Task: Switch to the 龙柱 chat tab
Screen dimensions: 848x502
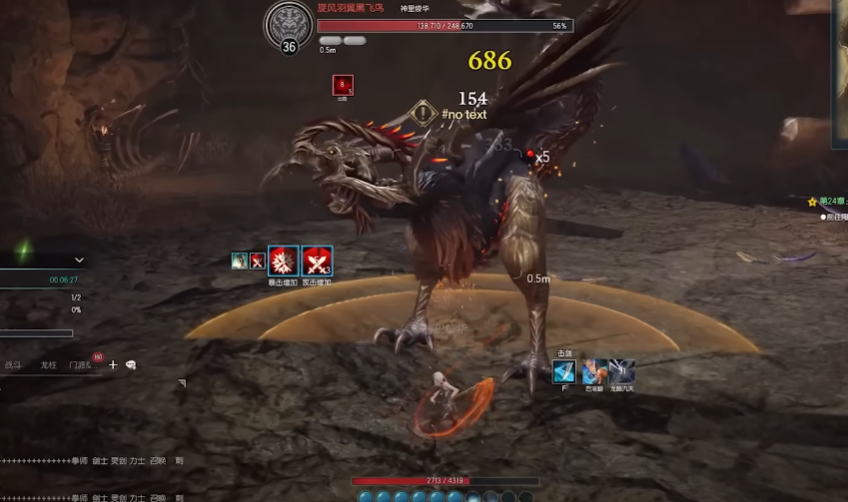Action: pos(48,366)
